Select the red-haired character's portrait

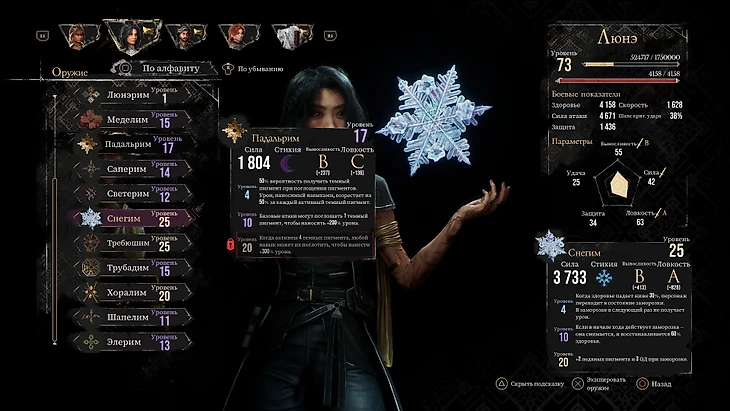tap(234, 35)
